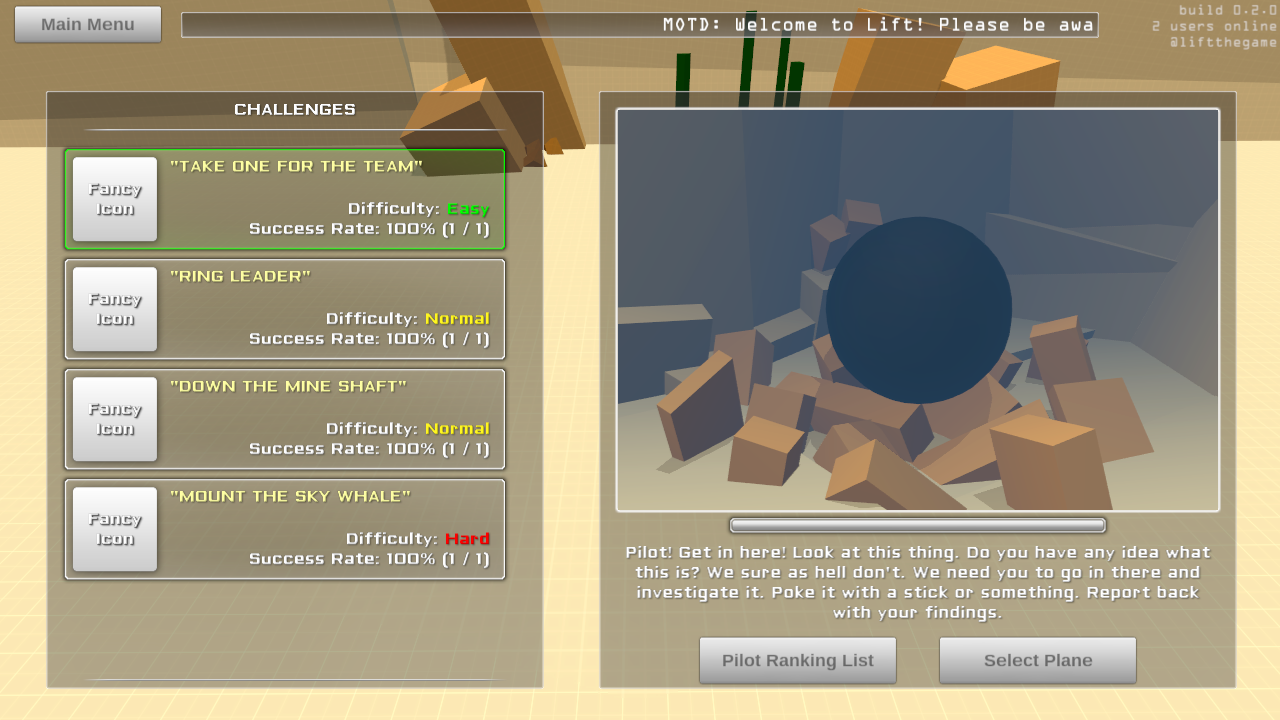This screenshot has height=720, width=1280.
Task: Open the Pilot Ranking List
Action: [797, 660]
